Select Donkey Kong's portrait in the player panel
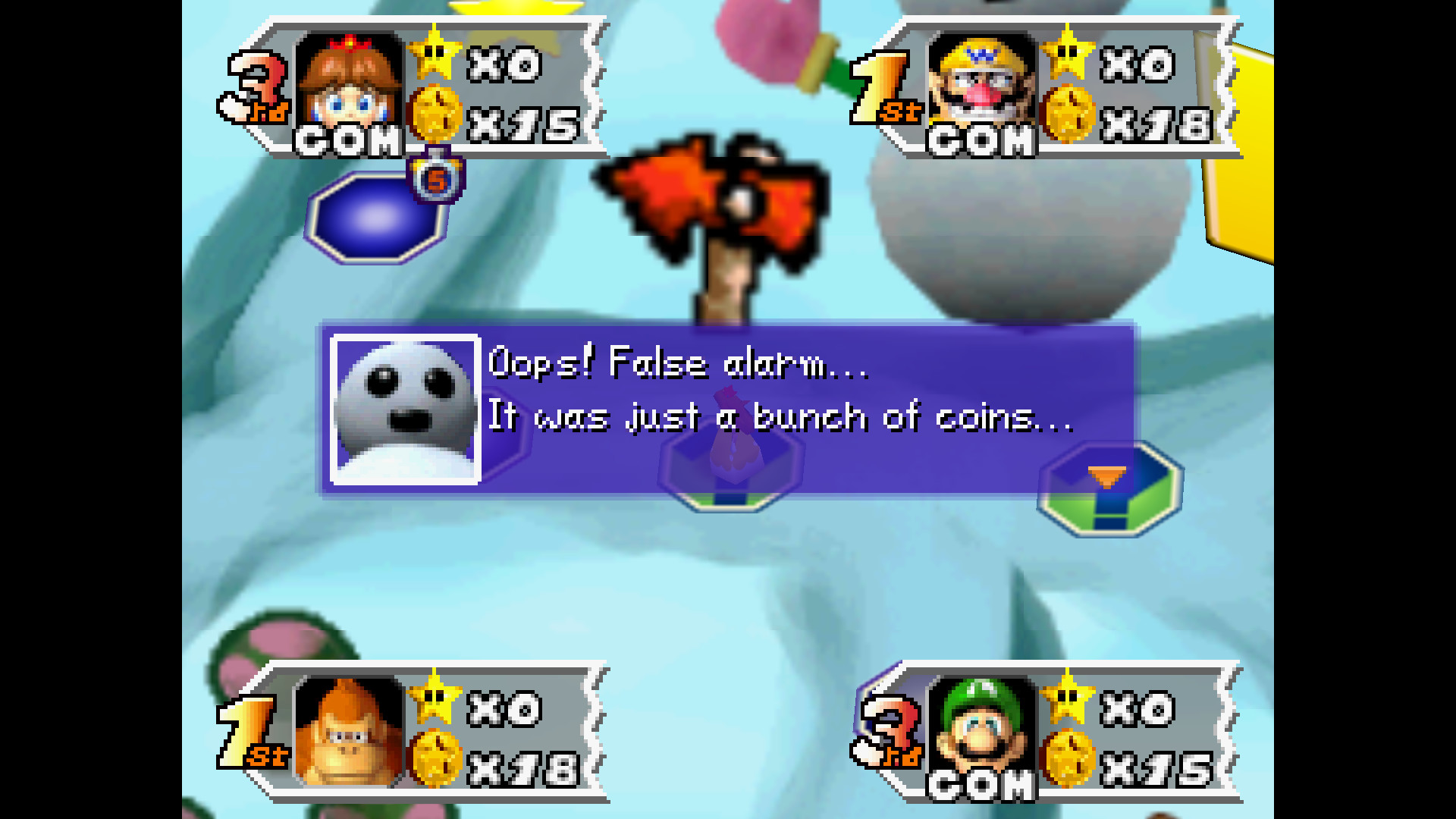Image resolution: width=1456 pixels, height=819 pixels. pos(349,730)
